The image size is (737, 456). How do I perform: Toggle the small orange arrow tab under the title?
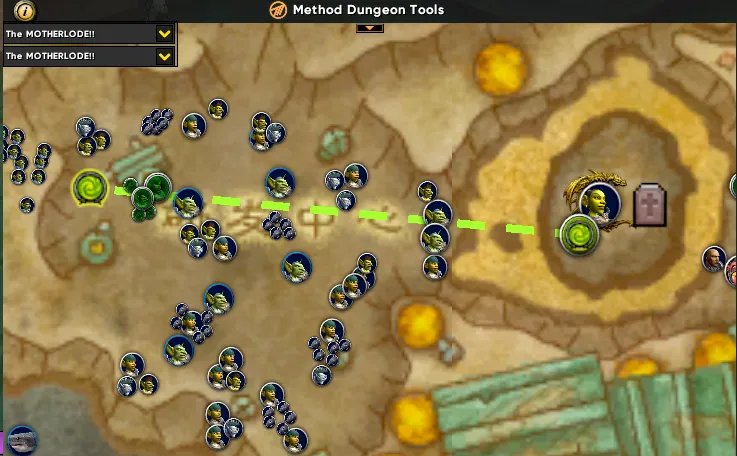coord(370,27)
